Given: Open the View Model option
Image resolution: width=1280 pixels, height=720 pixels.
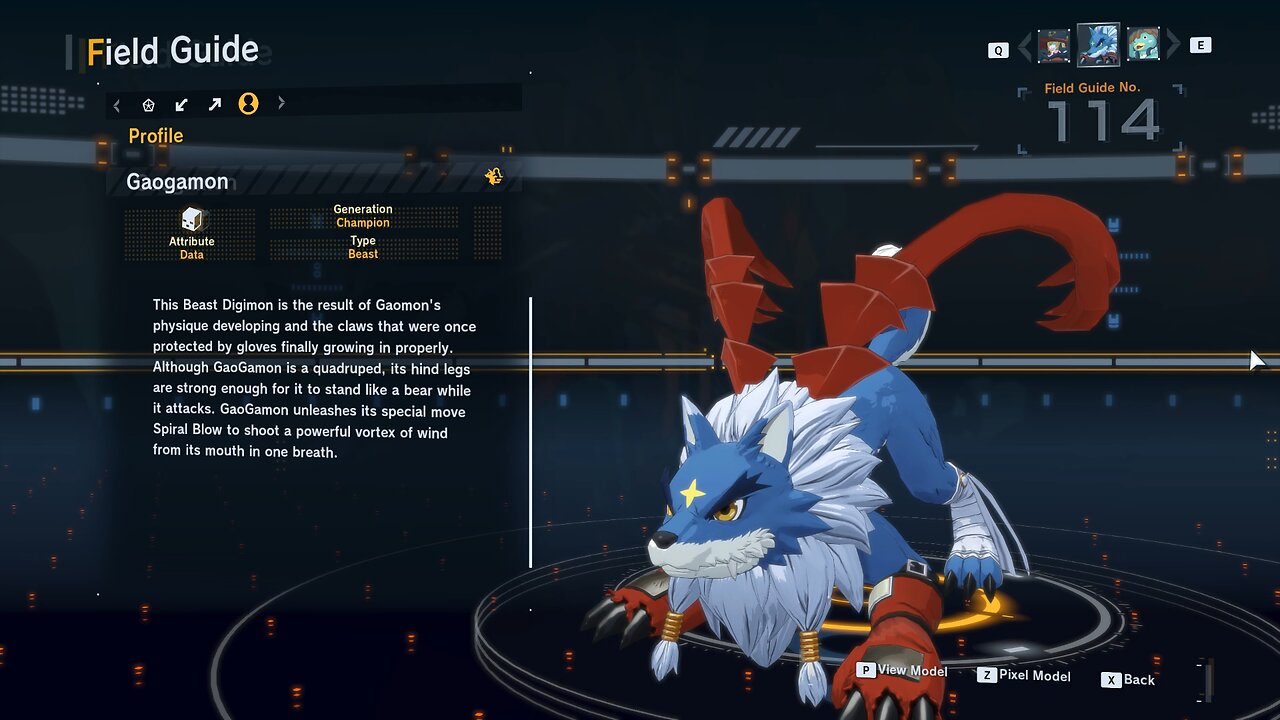Looking at the screenshot, I should tap(902, 671).
